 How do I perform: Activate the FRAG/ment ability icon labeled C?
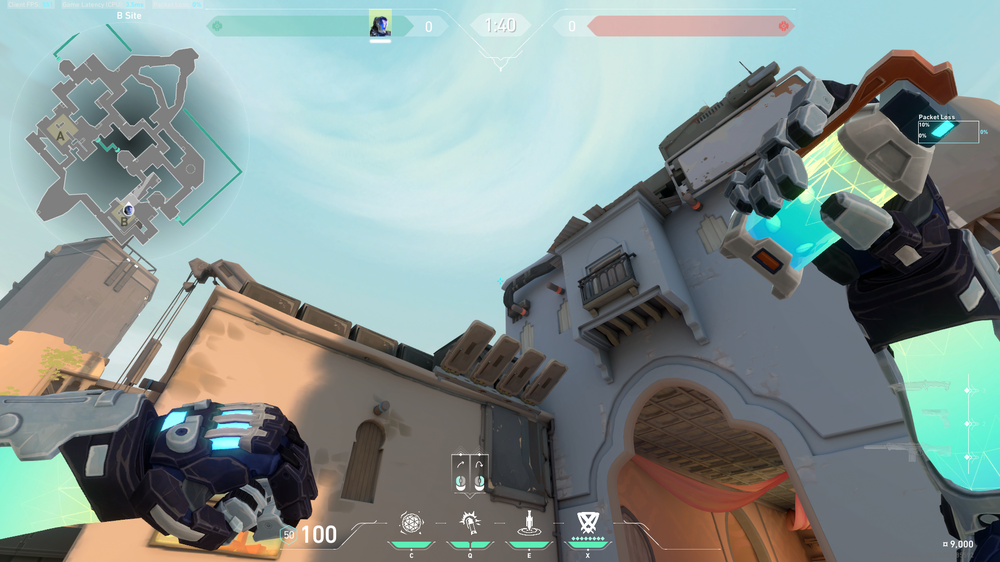point(411,523)
